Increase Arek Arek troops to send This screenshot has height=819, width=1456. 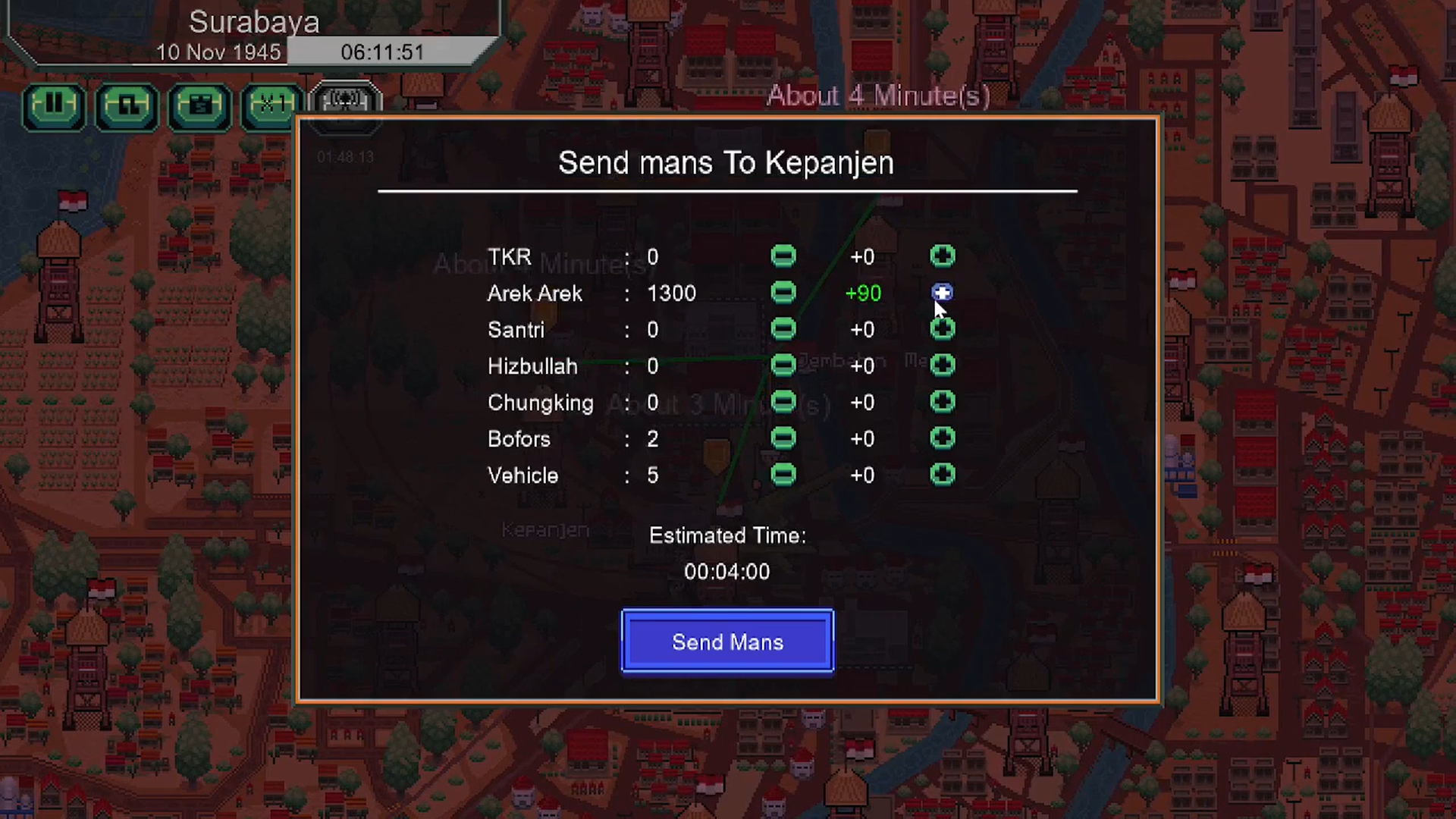[942, 293]
